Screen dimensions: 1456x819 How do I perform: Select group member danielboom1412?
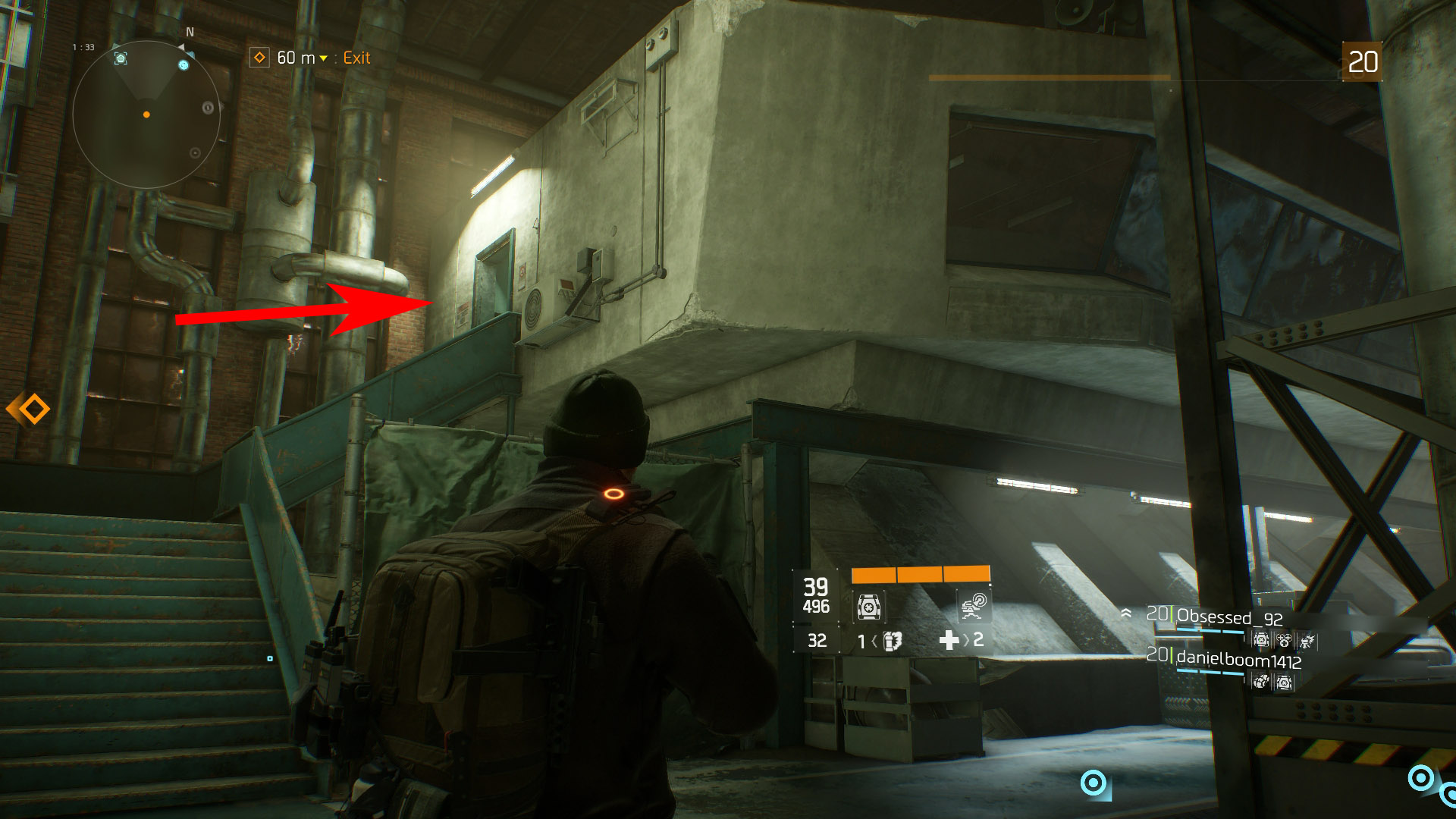coord(1238,661)
